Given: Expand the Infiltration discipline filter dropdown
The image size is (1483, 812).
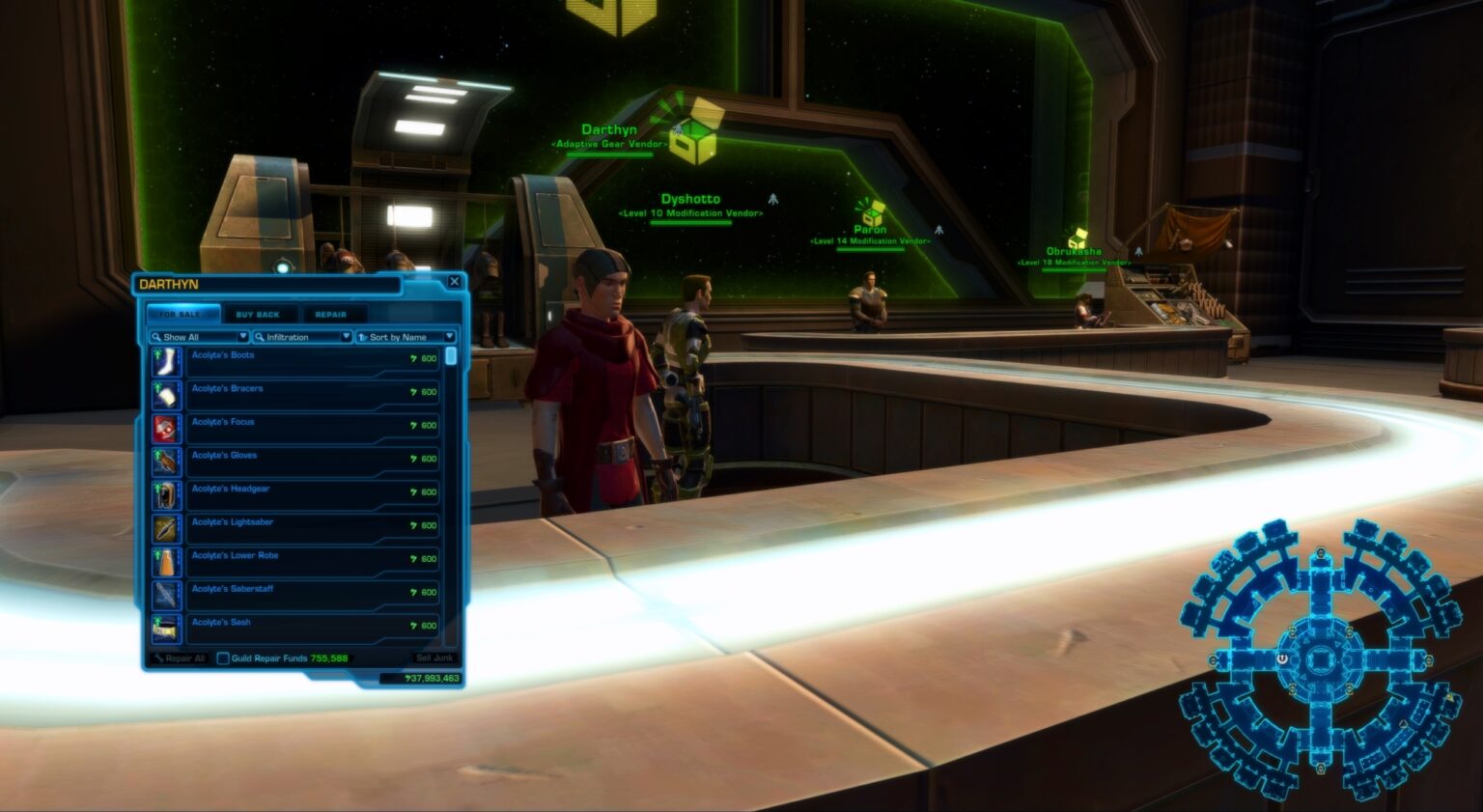Looking at the screenshot, I should click(345, 336).
